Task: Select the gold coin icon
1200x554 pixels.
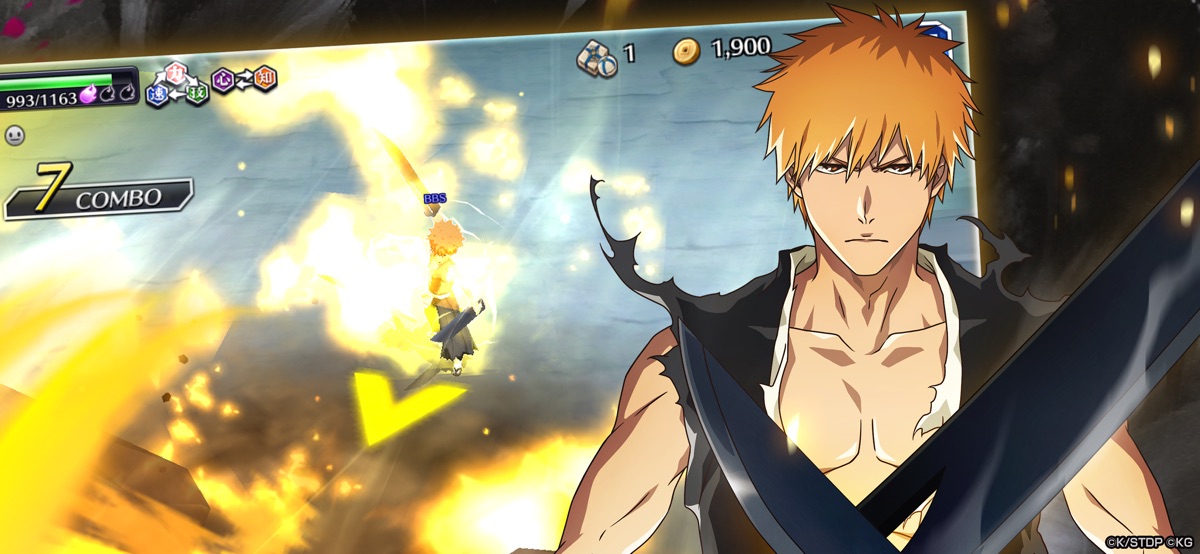Action: click(x=686, y=51)
